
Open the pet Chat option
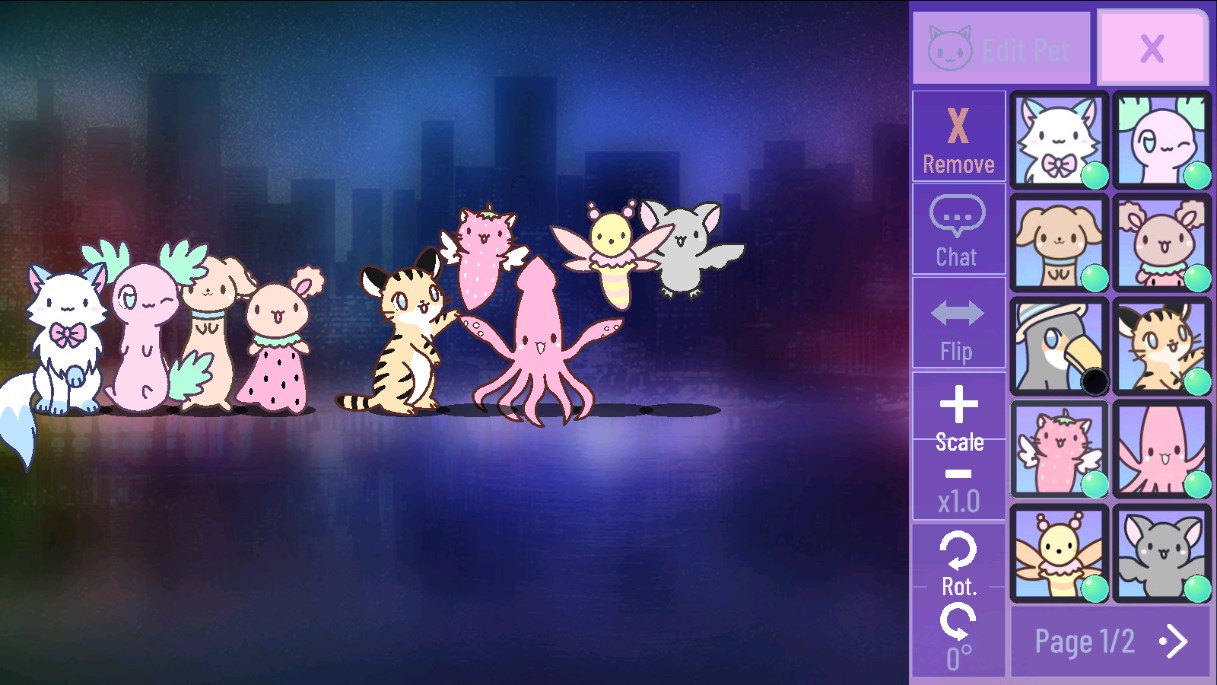958,230
